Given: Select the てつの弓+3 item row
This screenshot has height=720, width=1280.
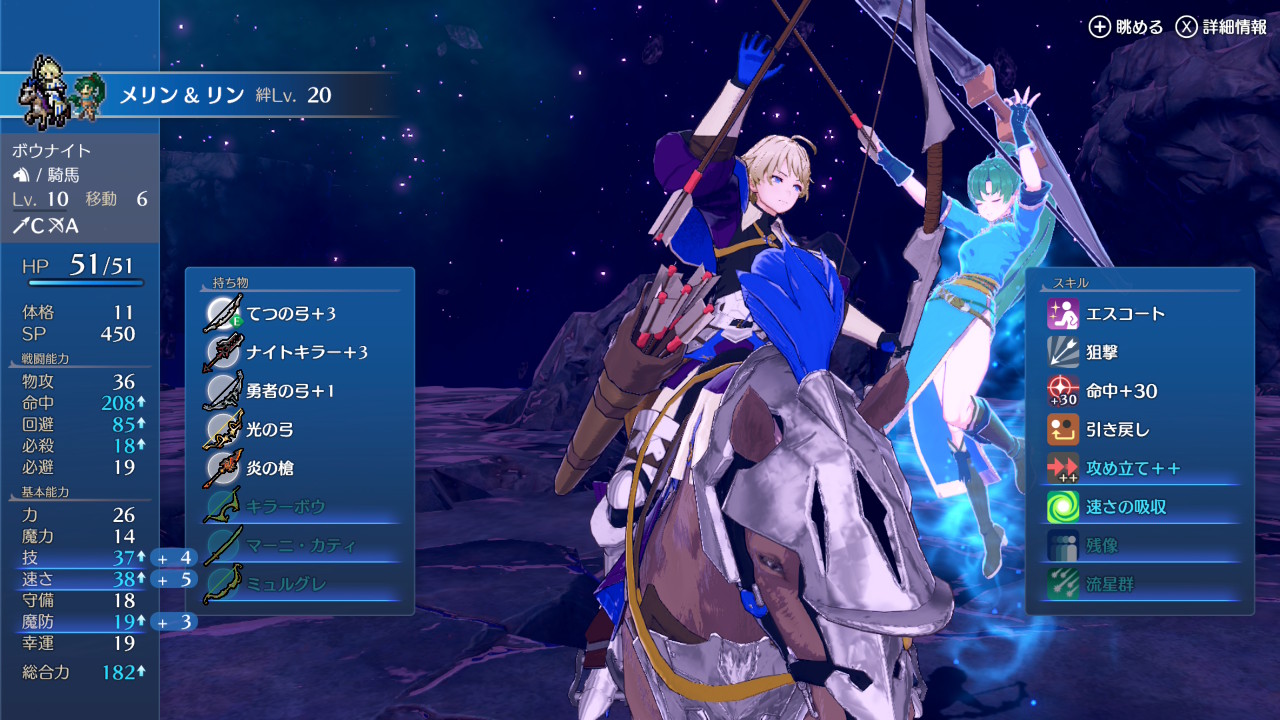Looking at the screenshot, I should (x=299, y=314).
